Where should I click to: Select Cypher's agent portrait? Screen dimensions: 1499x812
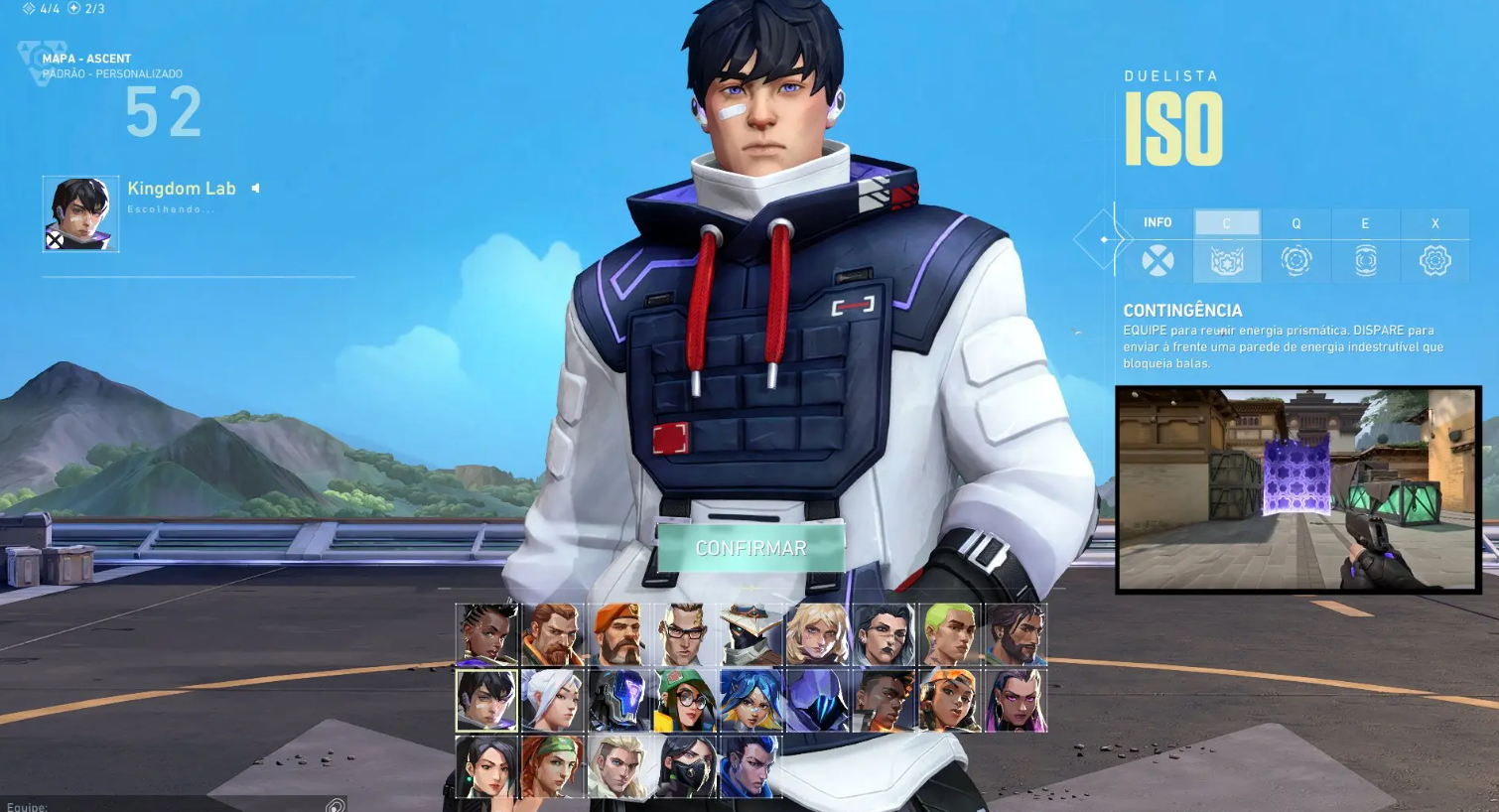(x=750, y=634)
